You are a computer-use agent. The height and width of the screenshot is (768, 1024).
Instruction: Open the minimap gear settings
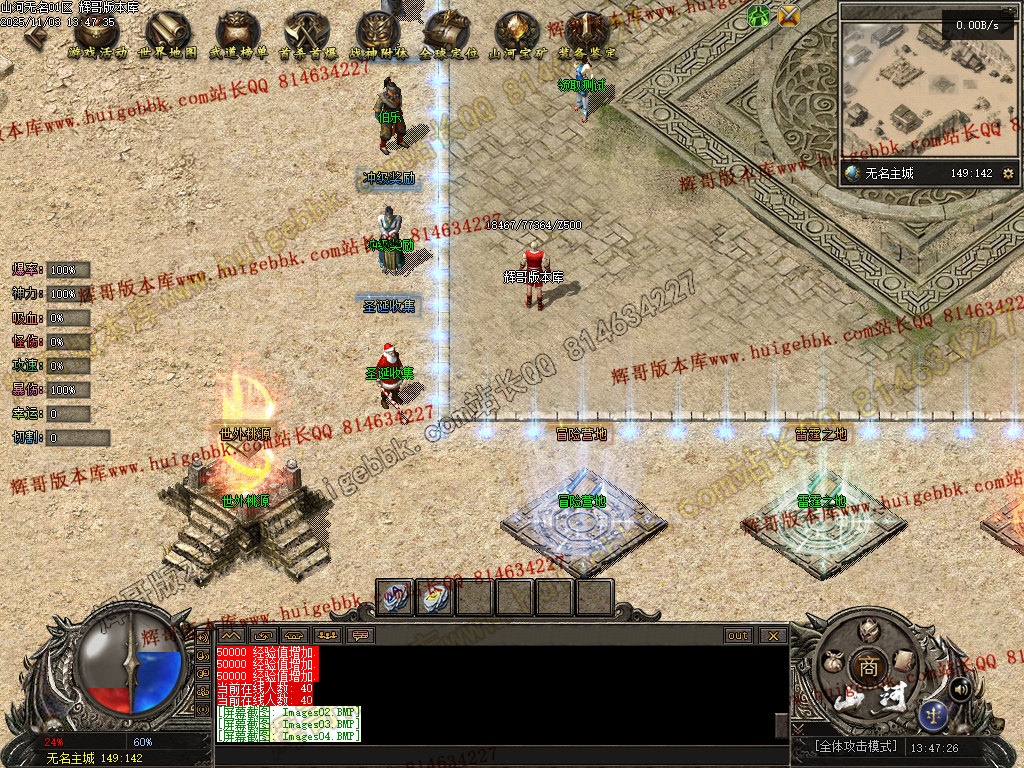(x=1008, y=174)
